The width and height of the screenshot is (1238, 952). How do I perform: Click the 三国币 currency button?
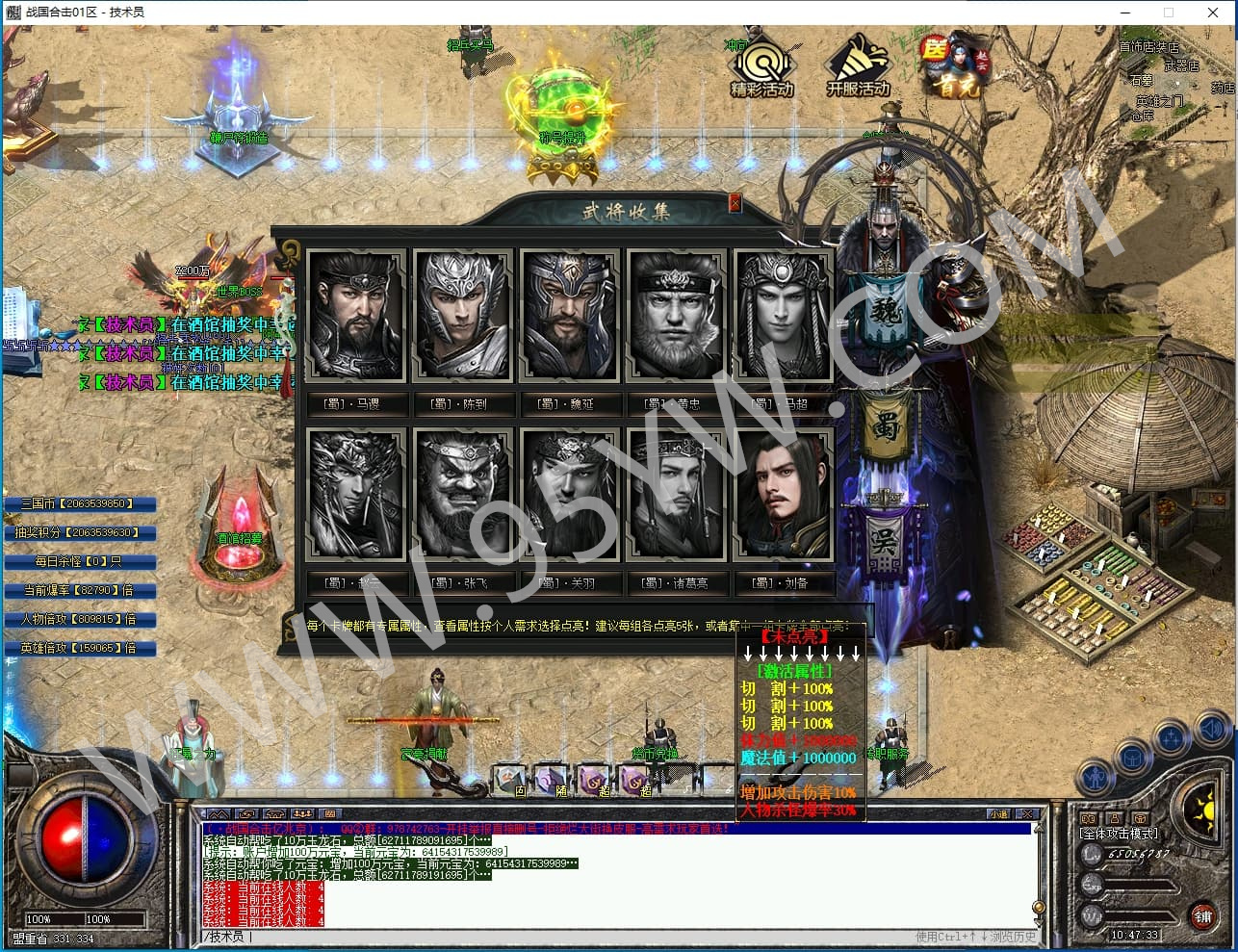point(79,503)
